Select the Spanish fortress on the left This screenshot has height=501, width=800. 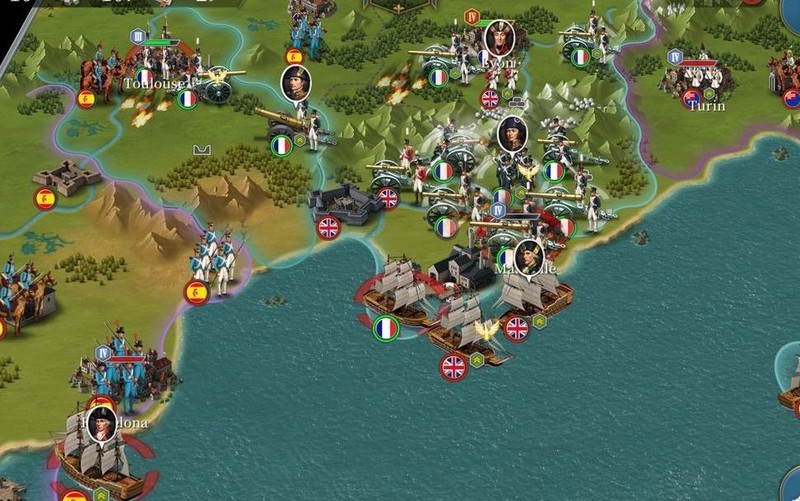point(67,178)
